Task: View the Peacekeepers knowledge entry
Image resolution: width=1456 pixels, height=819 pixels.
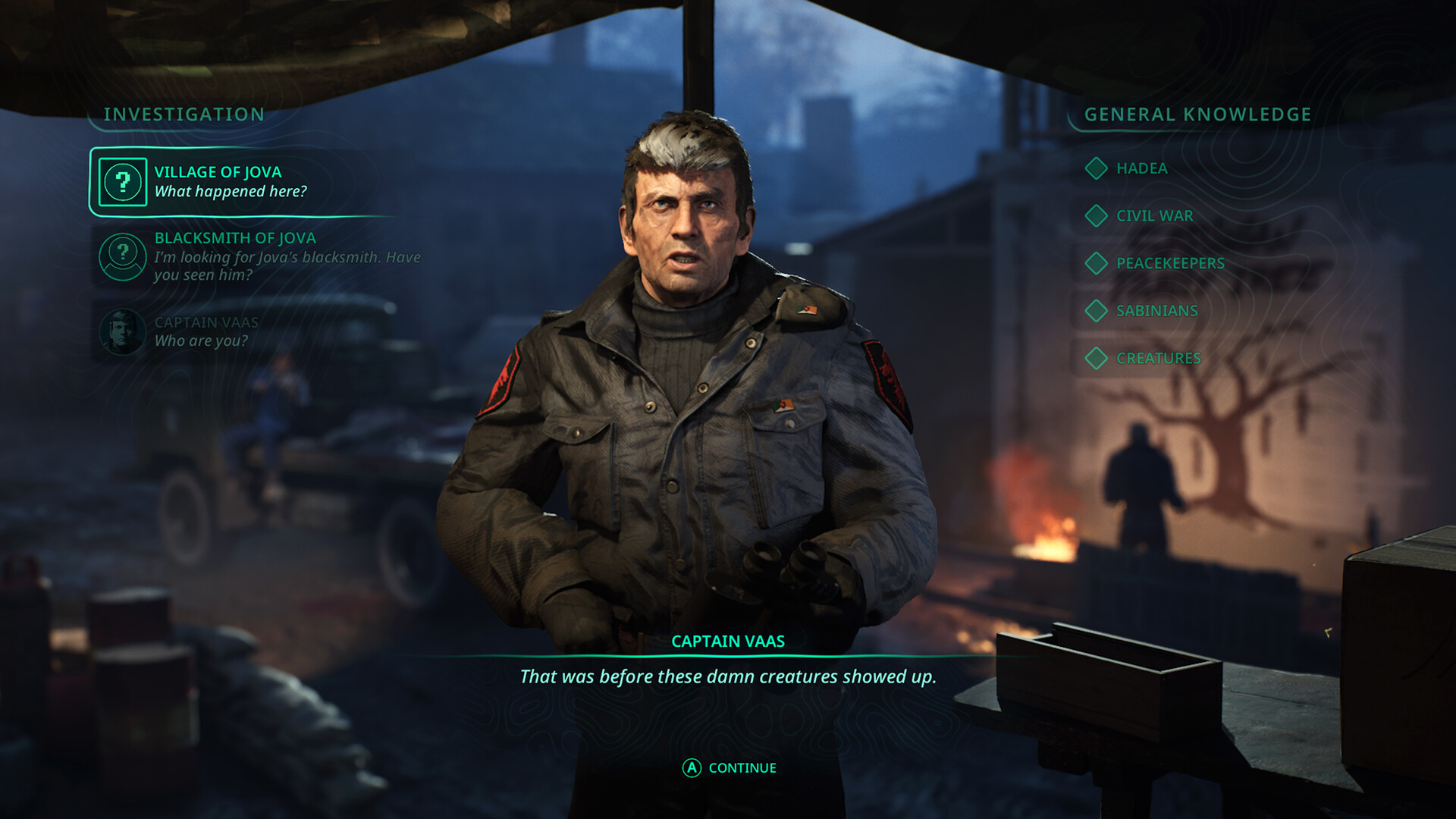Action: 1170,264
